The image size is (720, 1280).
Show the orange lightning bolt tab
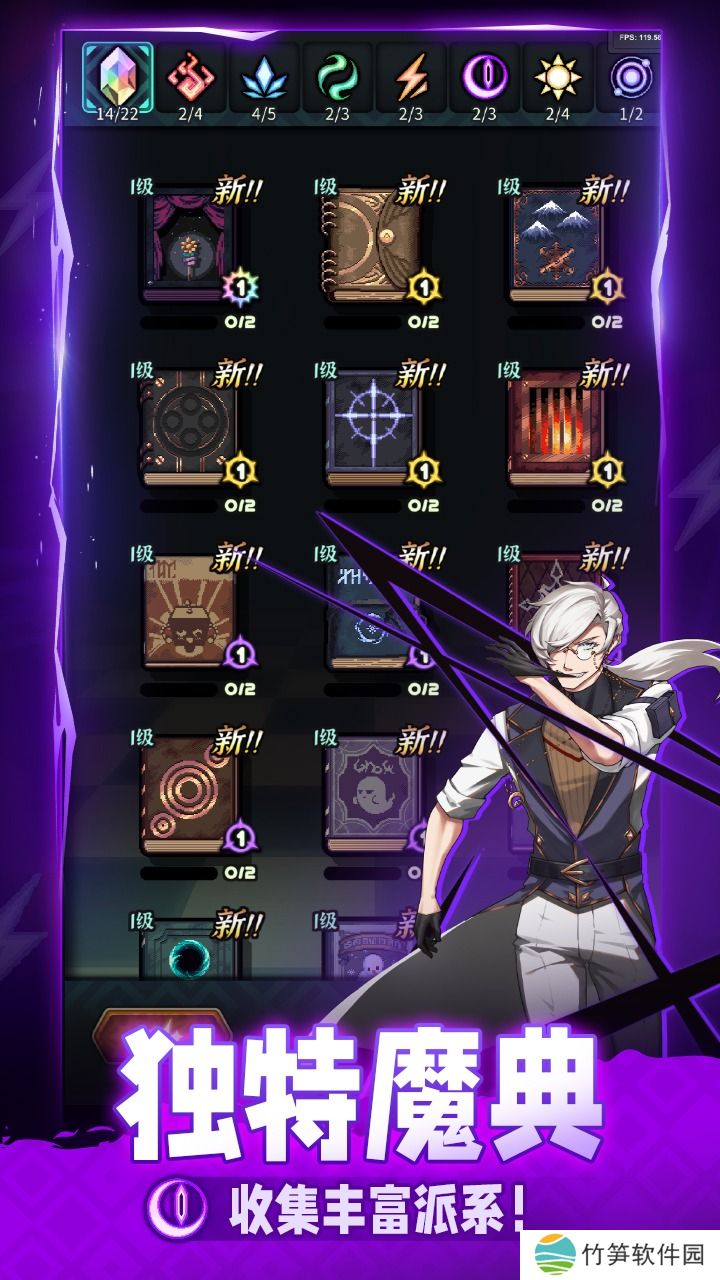point(411,77)
